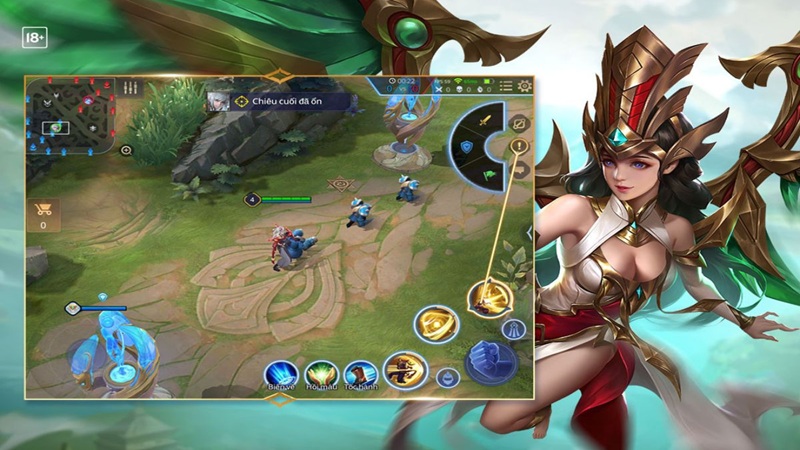The width and height of the screenshot is (800, 450).
Task: Cast the ultimate golden slash skill
Action: 489,297
